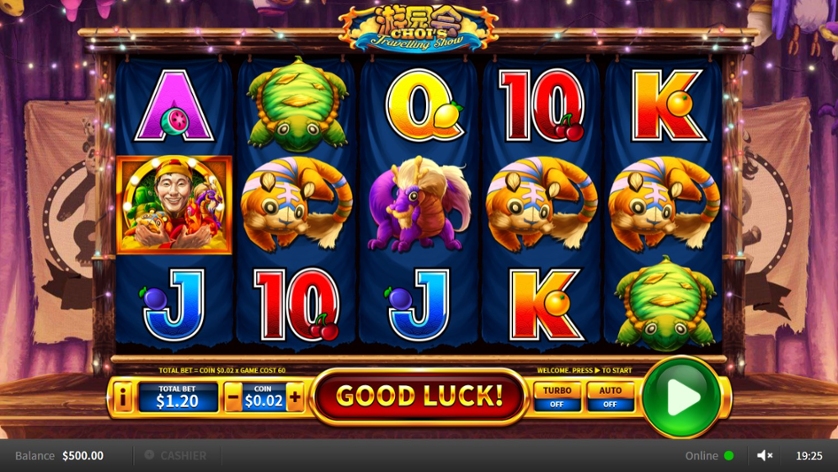Decrease coin value with the minus button

pyautogui.click(x=233, y=398)
